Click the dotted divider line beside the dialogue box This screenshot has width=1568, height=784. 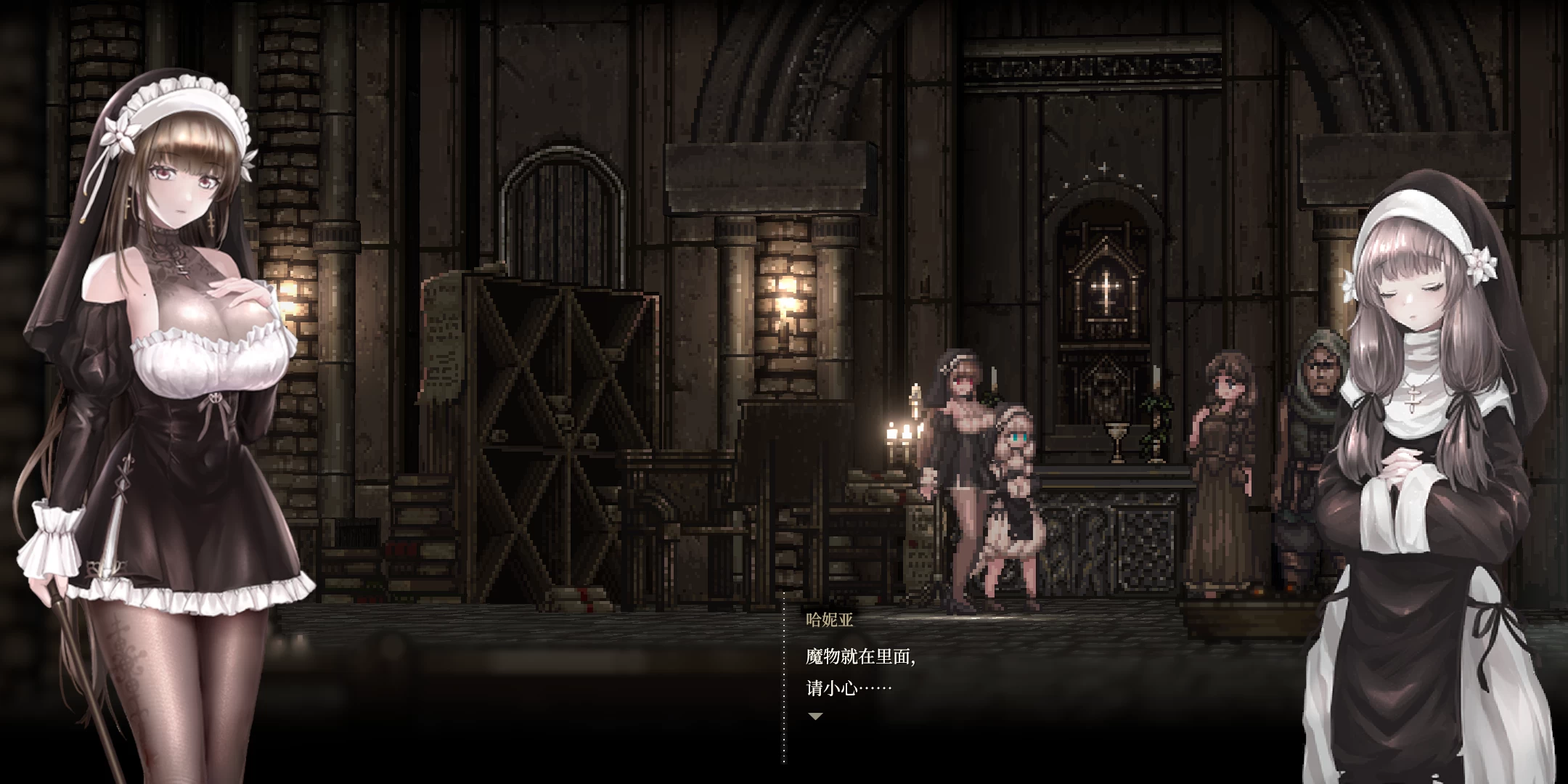(x=784, y=675)
